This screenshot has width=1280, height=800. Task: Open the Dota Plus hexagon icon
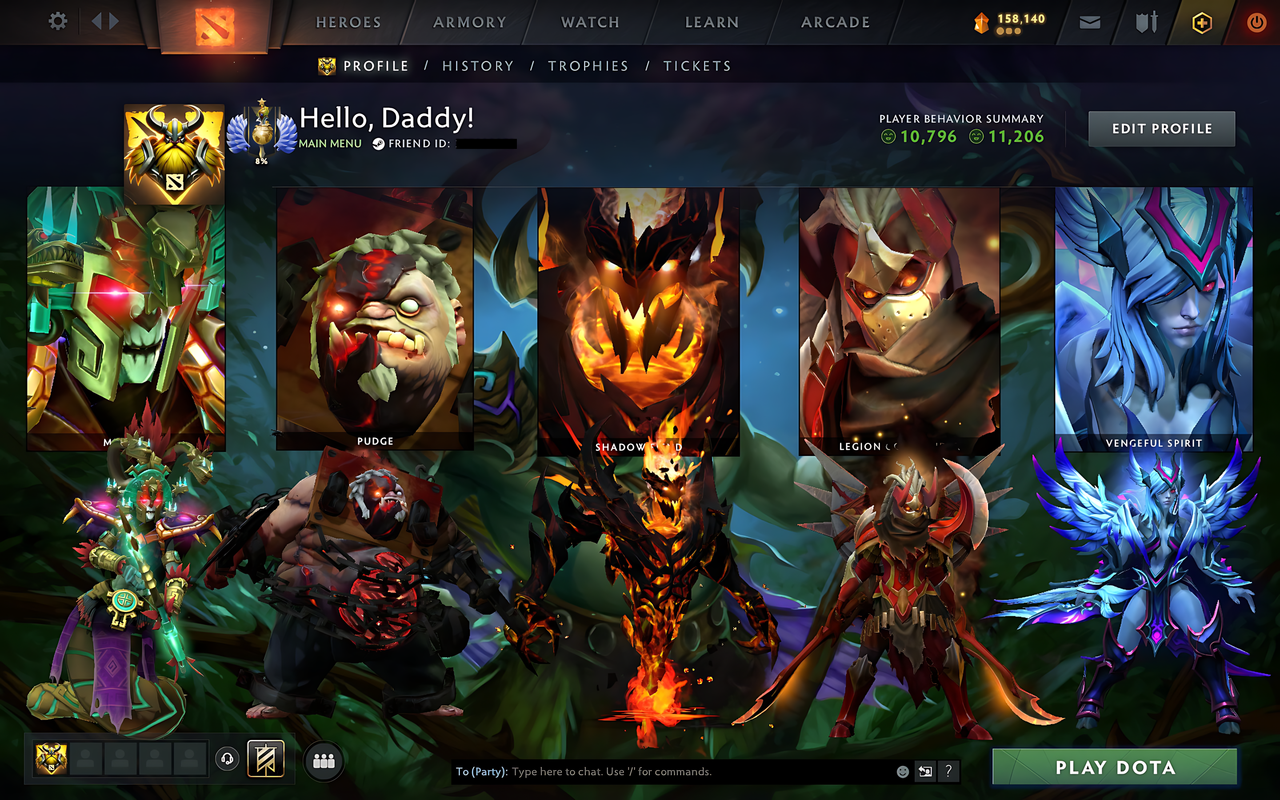click(1201, 21)
